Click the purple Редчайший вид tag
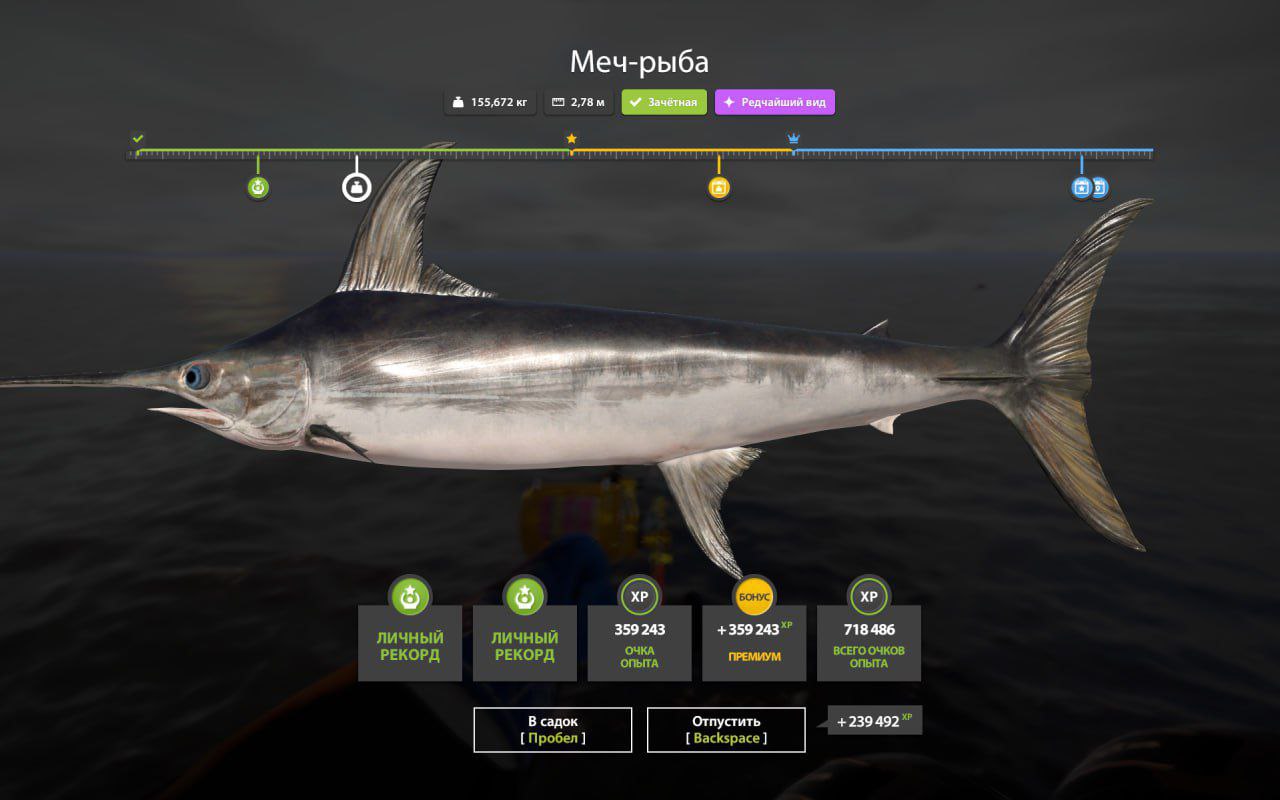 [x=775, y=102]
